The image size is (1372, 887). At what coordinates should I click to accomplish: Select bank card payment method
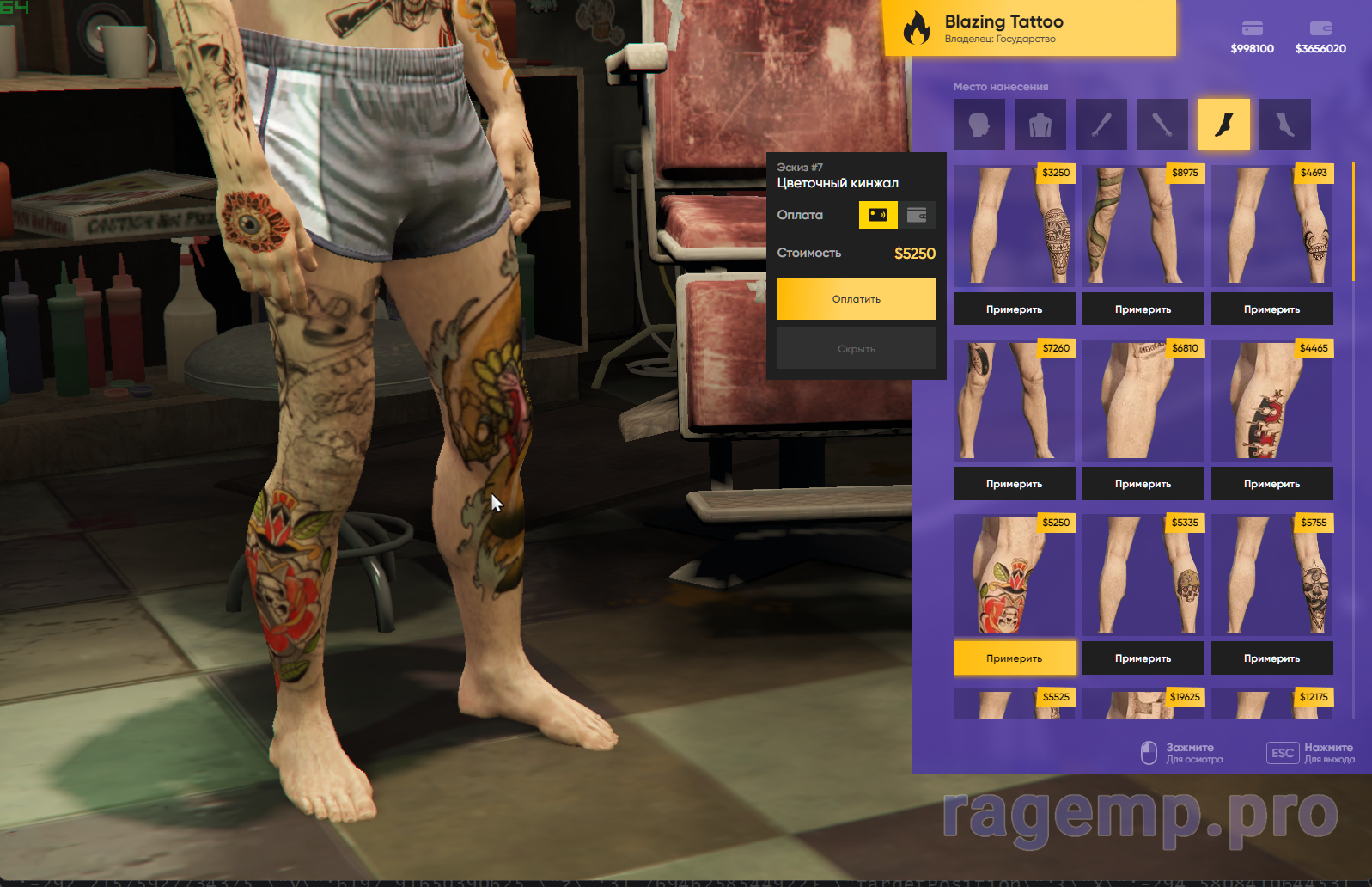coord(878,215)
